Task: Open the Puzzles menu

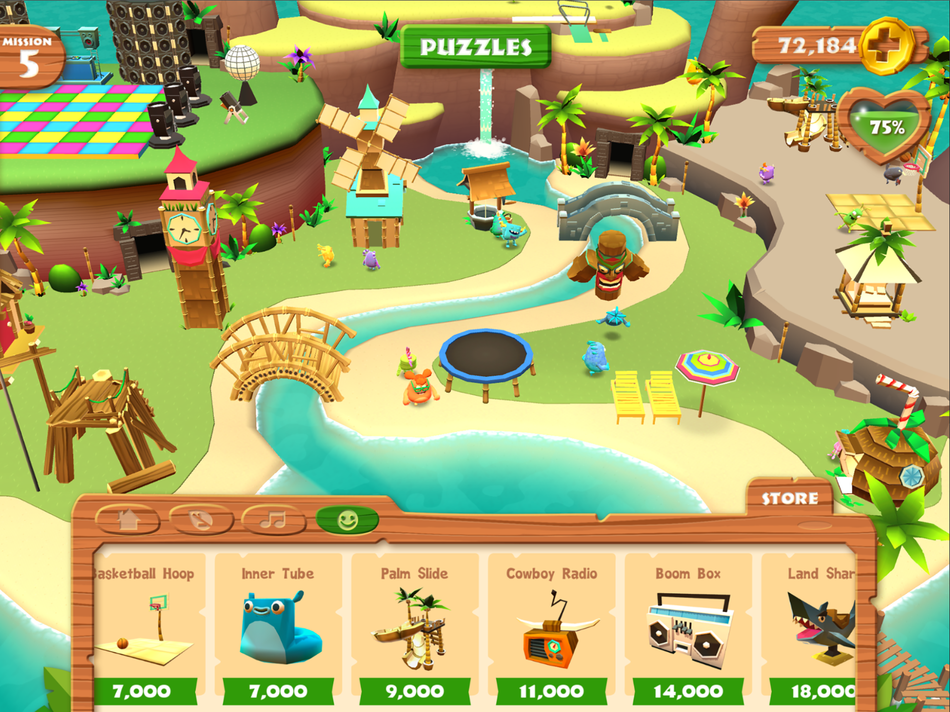Action: point(475,47)
